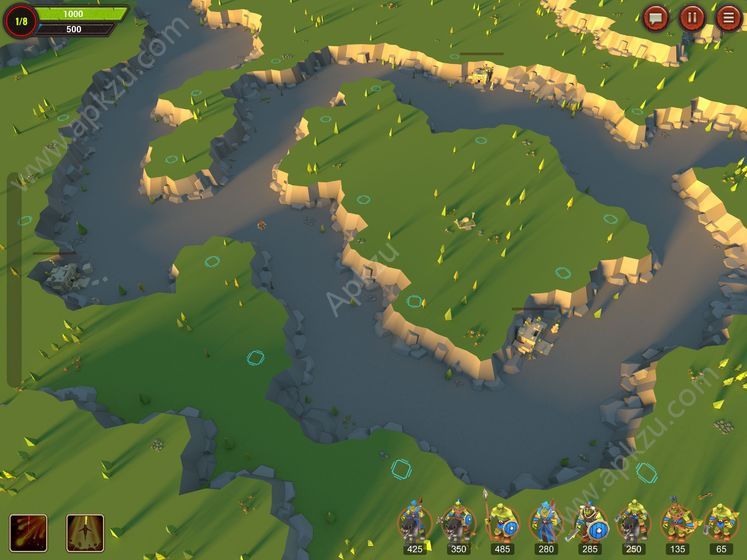
Task: Pick the spear orc costing 485
Action: click(501, 524)
